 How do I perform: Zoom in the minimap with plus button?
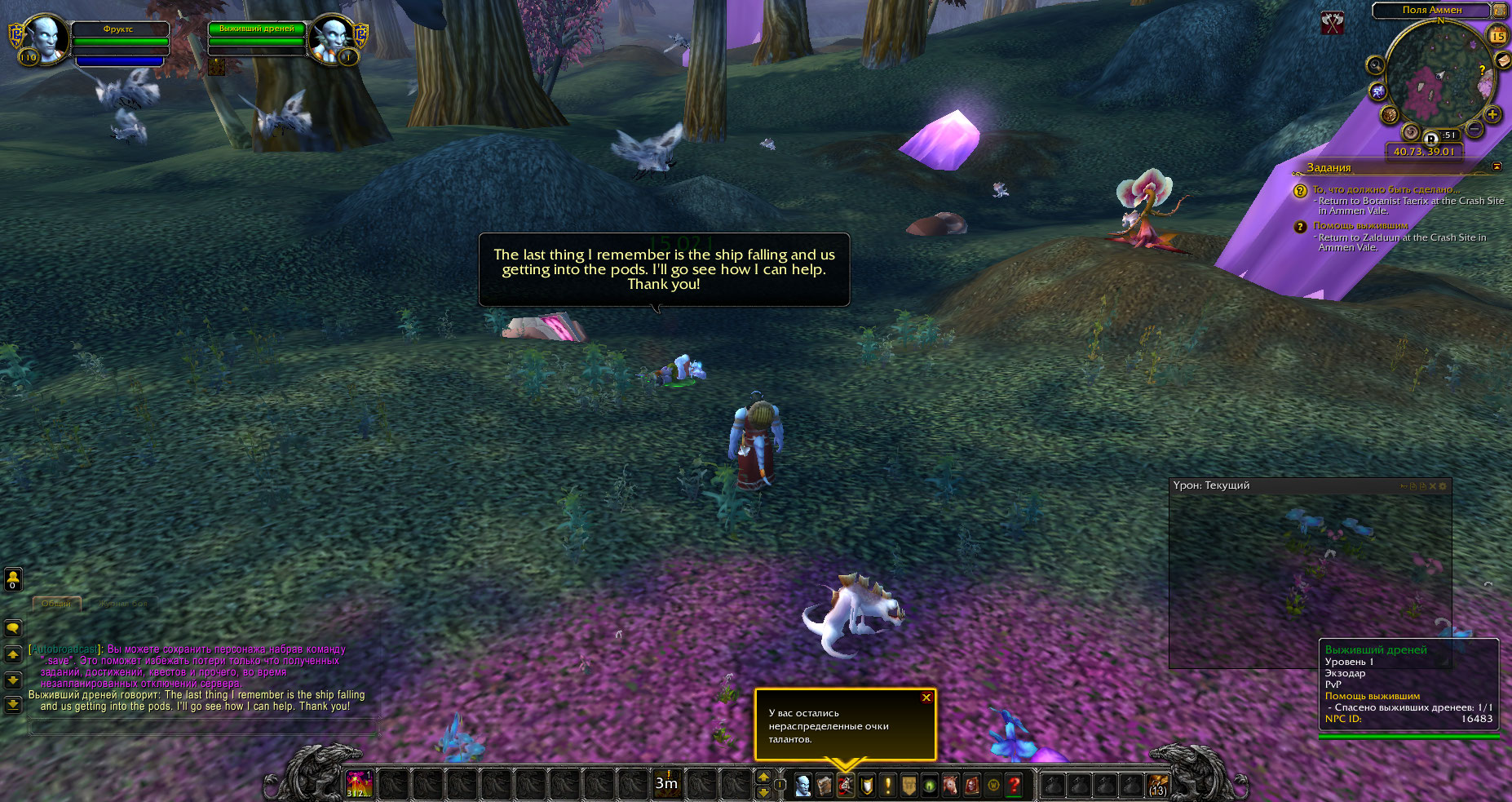[1492, 114]
